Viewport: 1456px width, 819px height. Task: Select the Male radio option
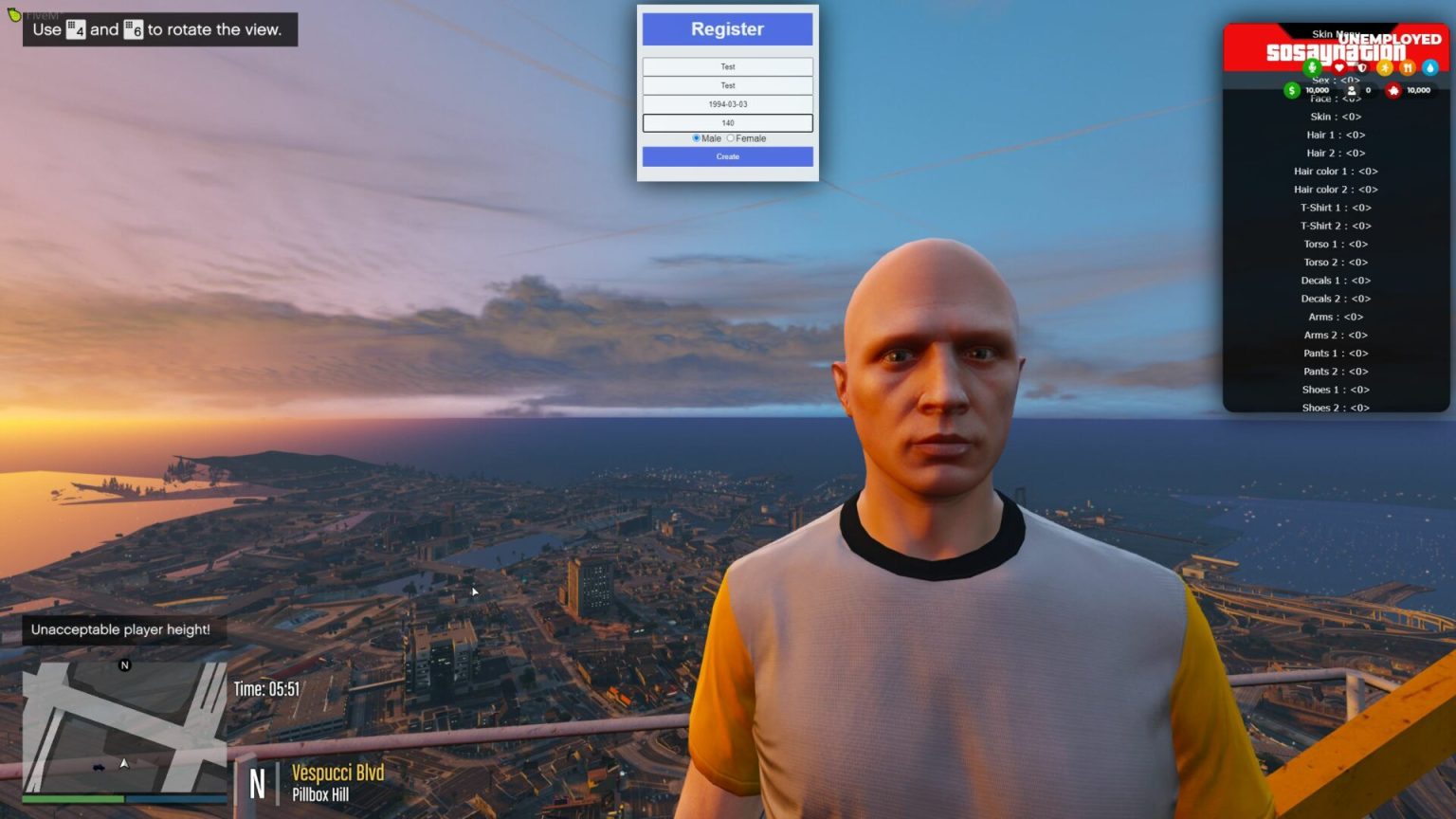pyautogui.click(x=697, y=138)
